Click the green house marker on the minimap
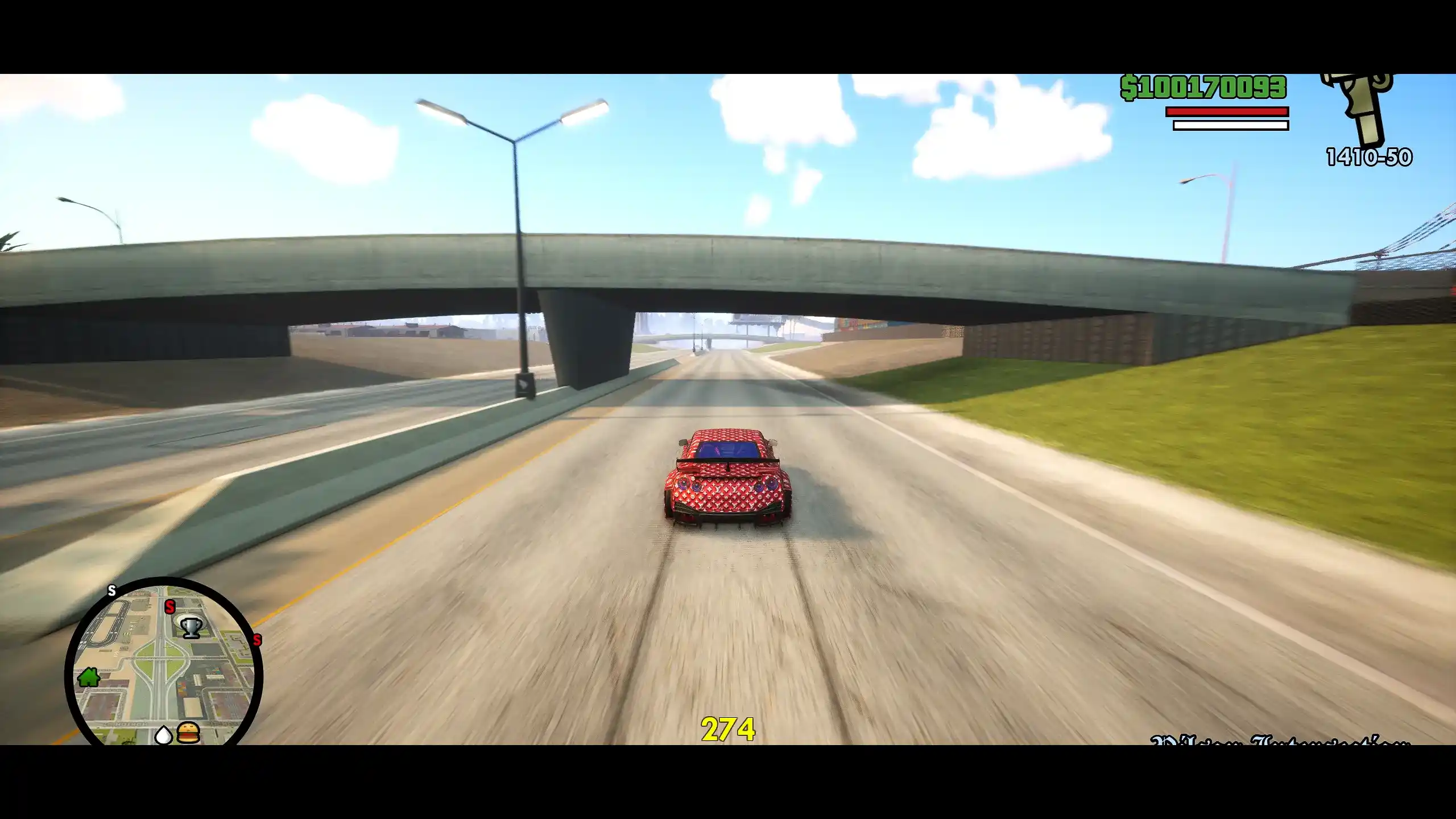This screenshot has height=819, width=1456. tap(89, 677)
